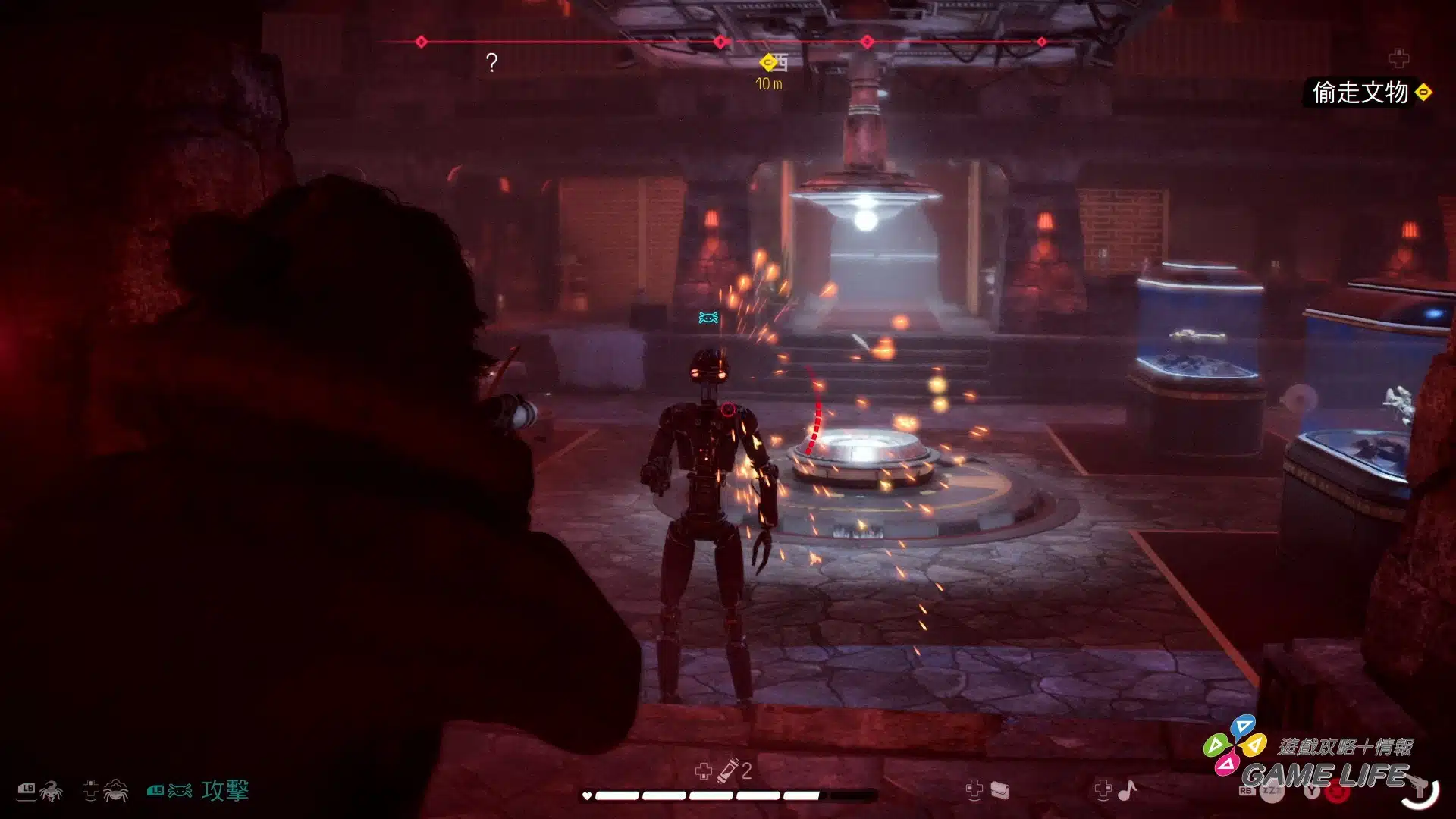Select the yellow objective marker on the compass
Image resolution: width=1456 pixels, height=819 pixels.
click(768, 62)
